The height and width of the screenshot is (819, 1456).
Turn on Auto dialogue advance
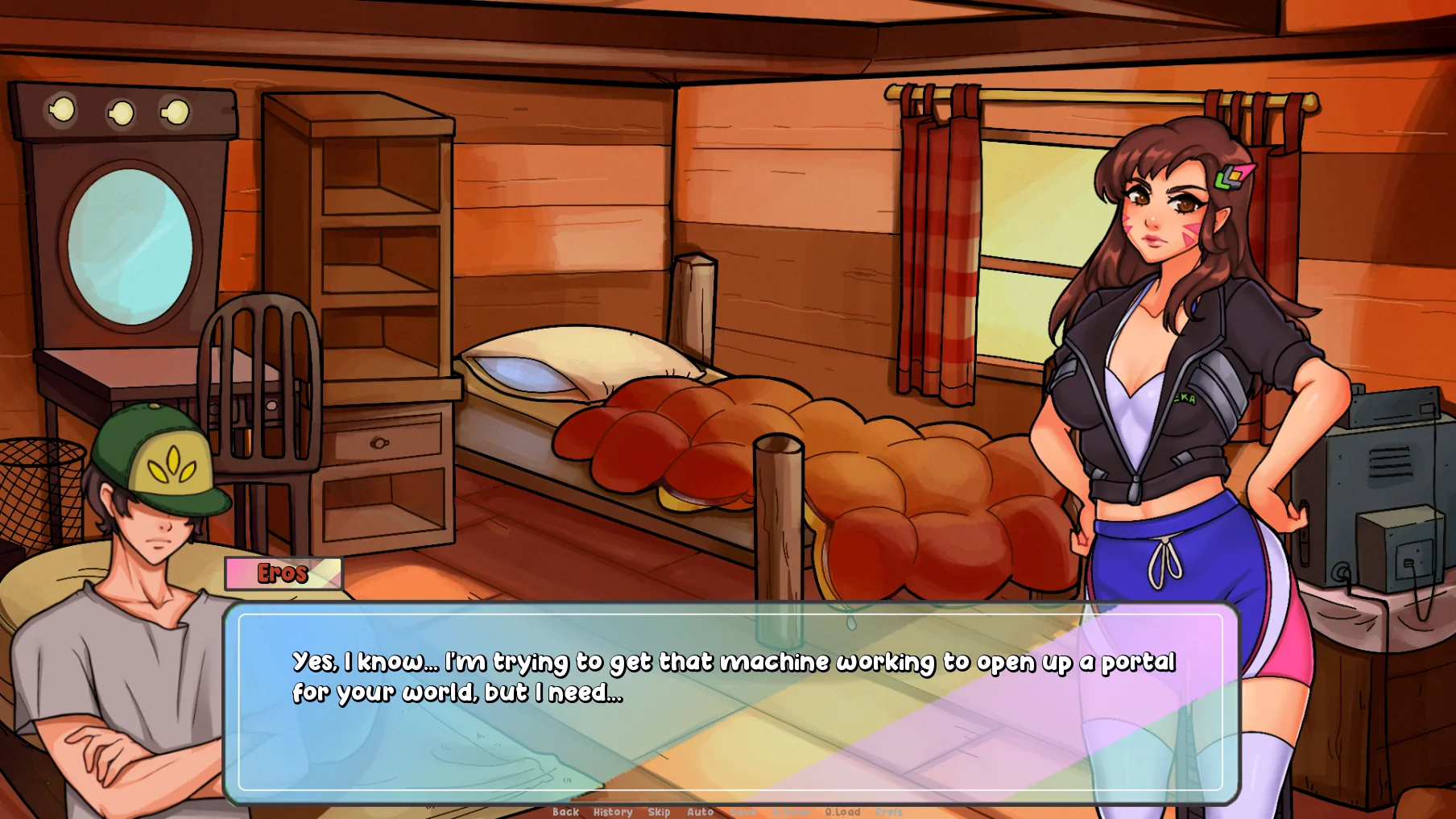700,812
